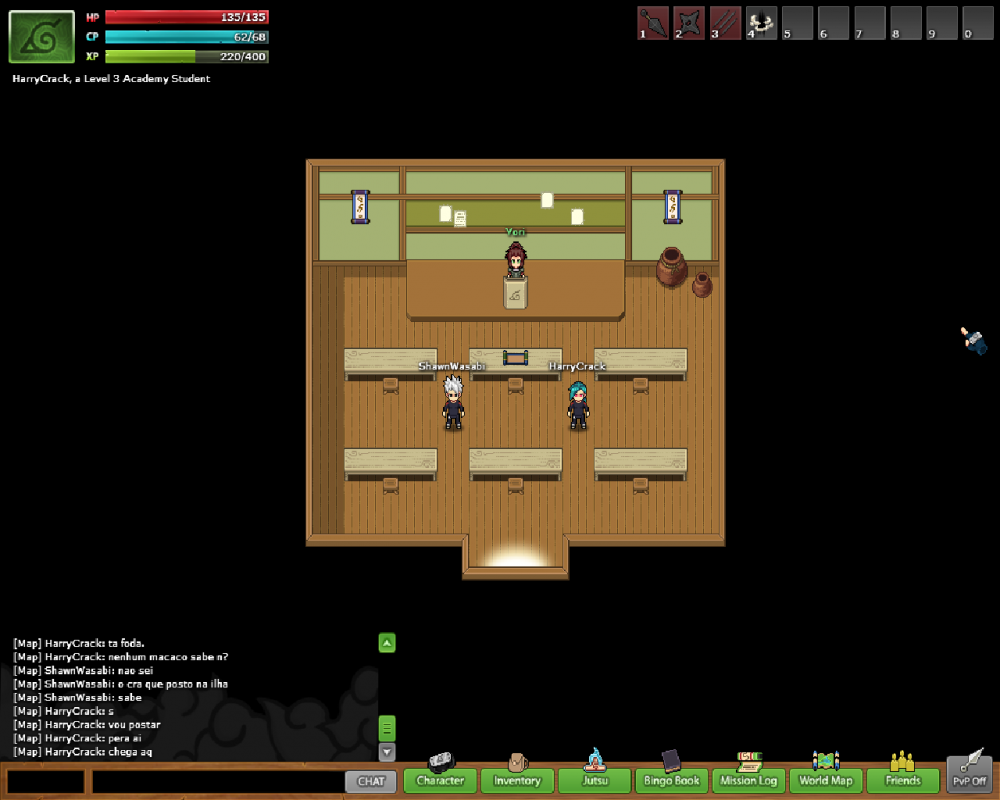
Task: View the Mission Log
Action: [x=748, y=780]
